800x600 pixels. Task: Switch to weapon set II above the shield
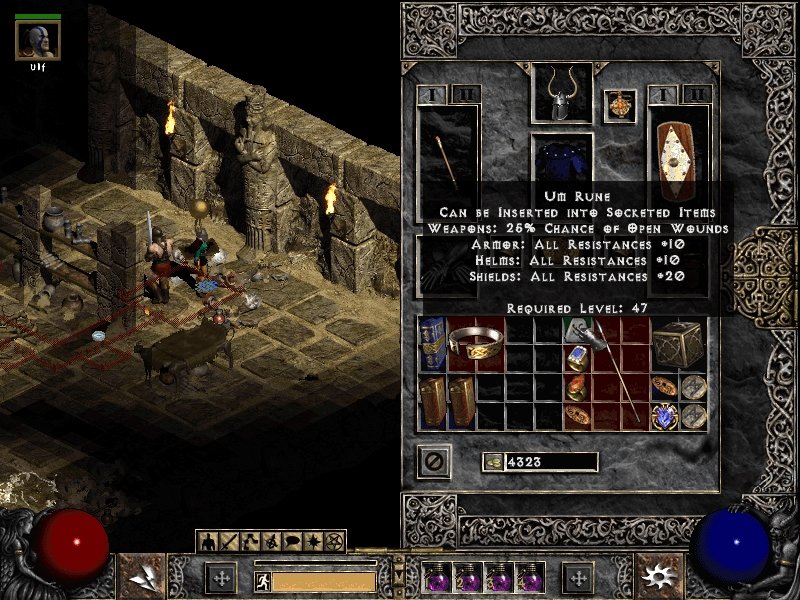pyautogui.click(x=697, y=94)
